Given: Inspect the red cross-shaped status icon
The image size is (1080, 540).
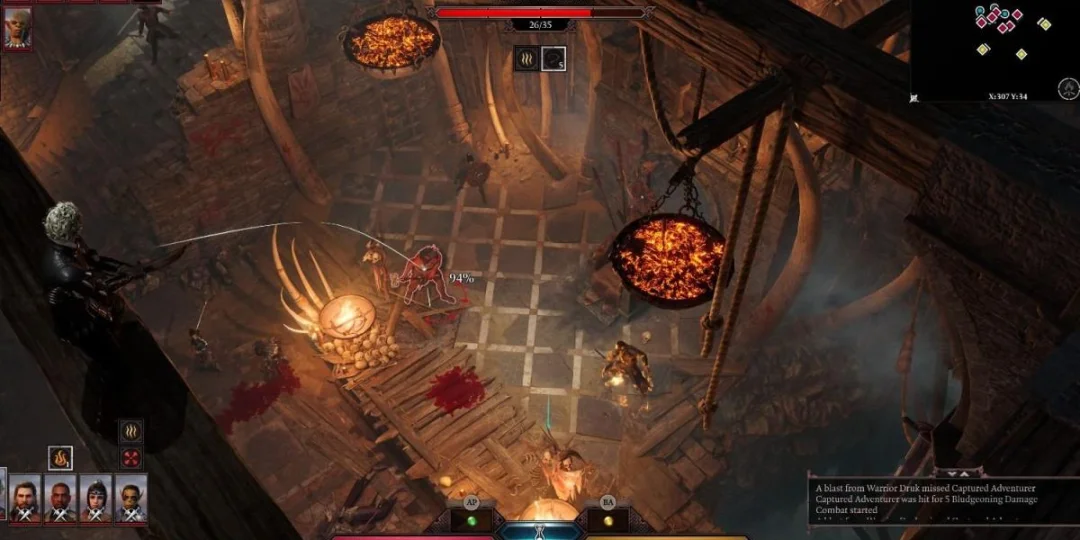Looking at the screenshot, I should tap(131, 458).
